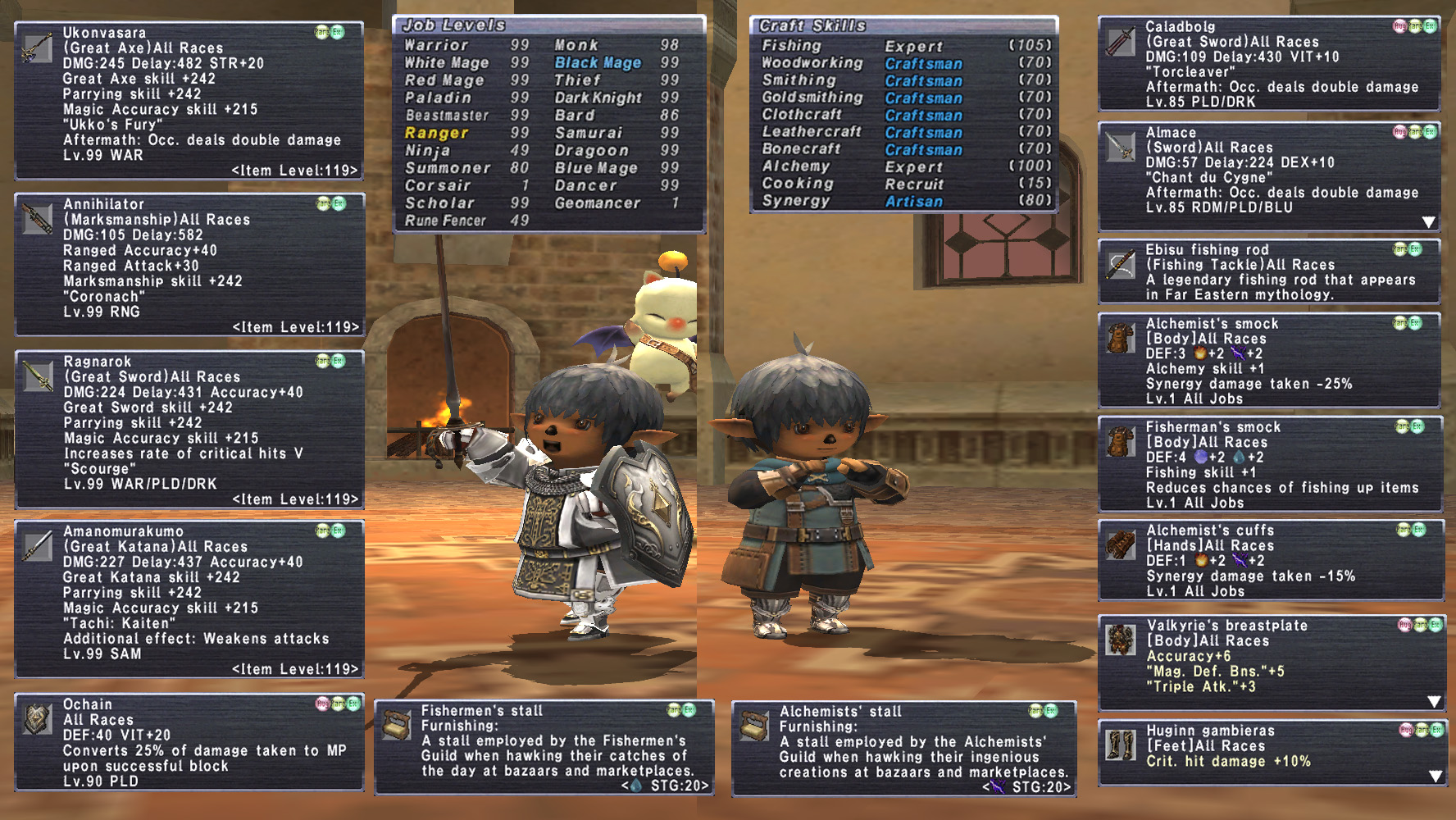This screenshot has width=1456, height=820.
Task: Click the Alchemist's smock body icon
Action: [1120, 338]
